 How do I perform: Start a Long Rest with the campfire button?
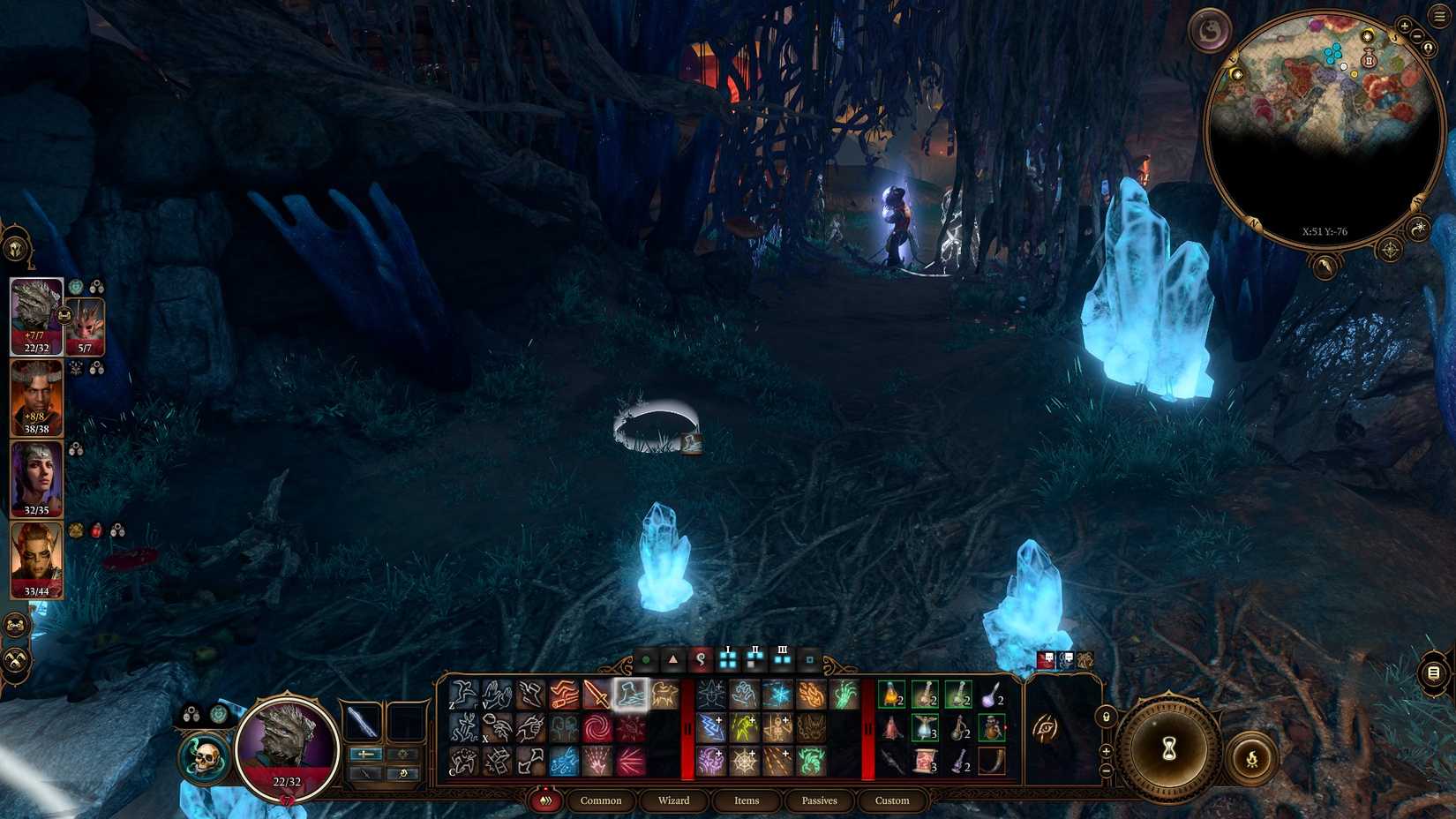click(x=1251, y=759)
